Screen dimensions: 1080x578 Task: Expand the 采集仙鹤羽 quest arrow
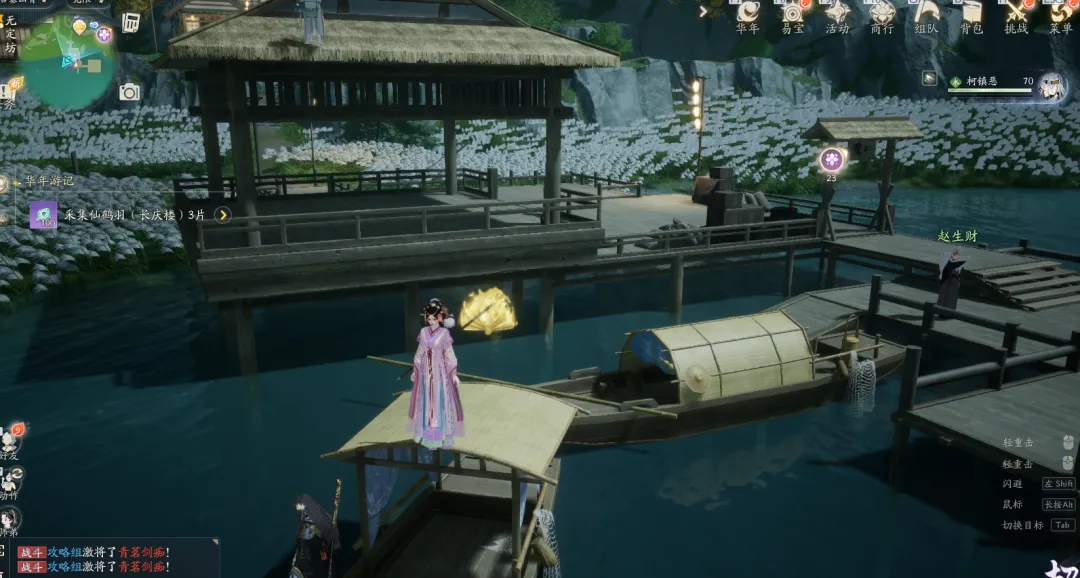[223, 214]
